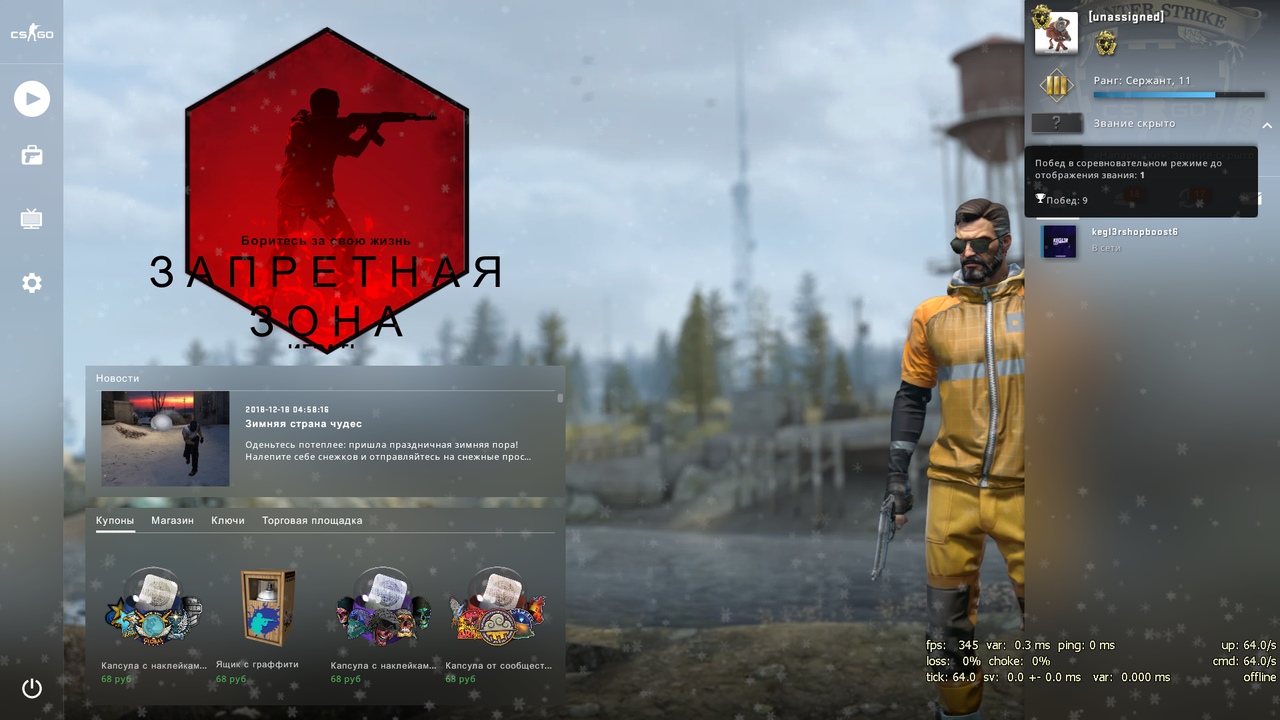Viewport: 1280px width, 720px height.
Task: Select the Ящик с граффити store item
Action: [268, 610]
